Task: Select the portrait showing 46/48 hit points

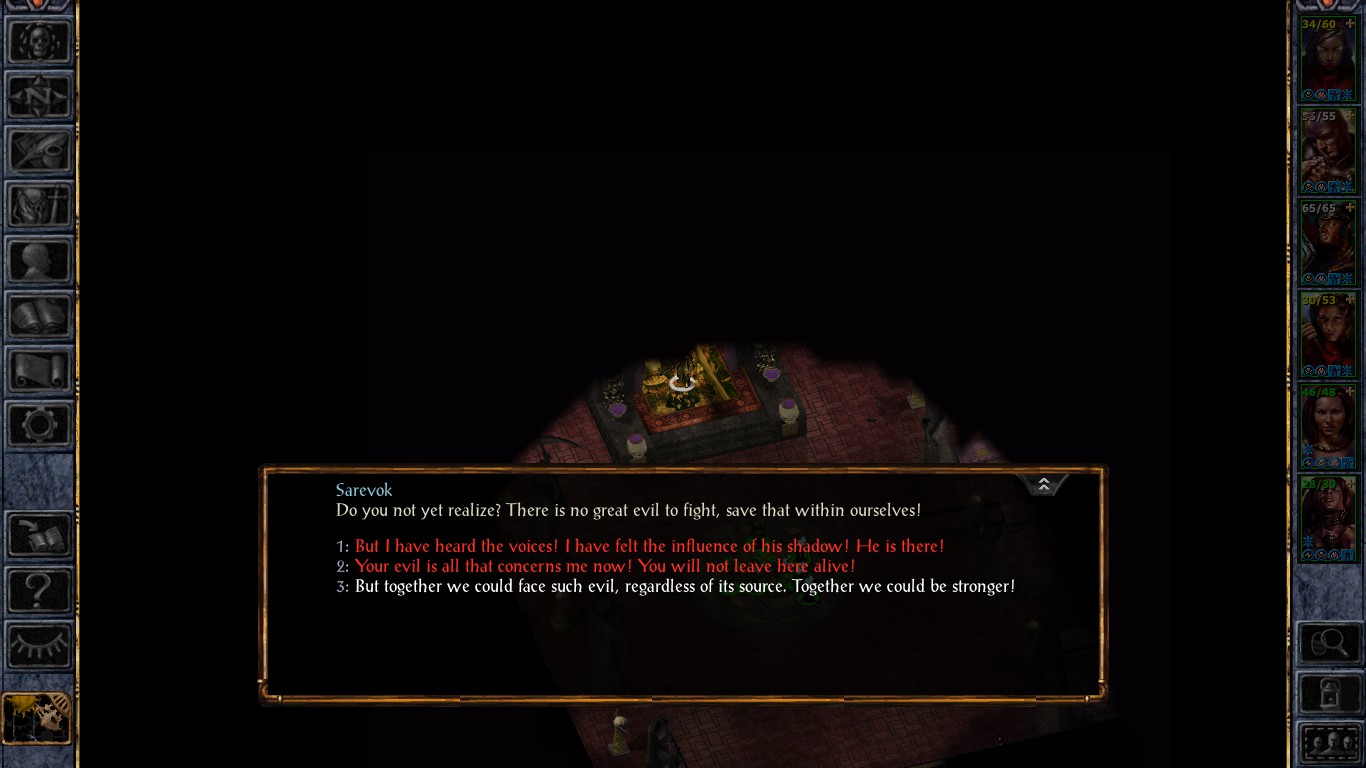Action: [1327, 427]
